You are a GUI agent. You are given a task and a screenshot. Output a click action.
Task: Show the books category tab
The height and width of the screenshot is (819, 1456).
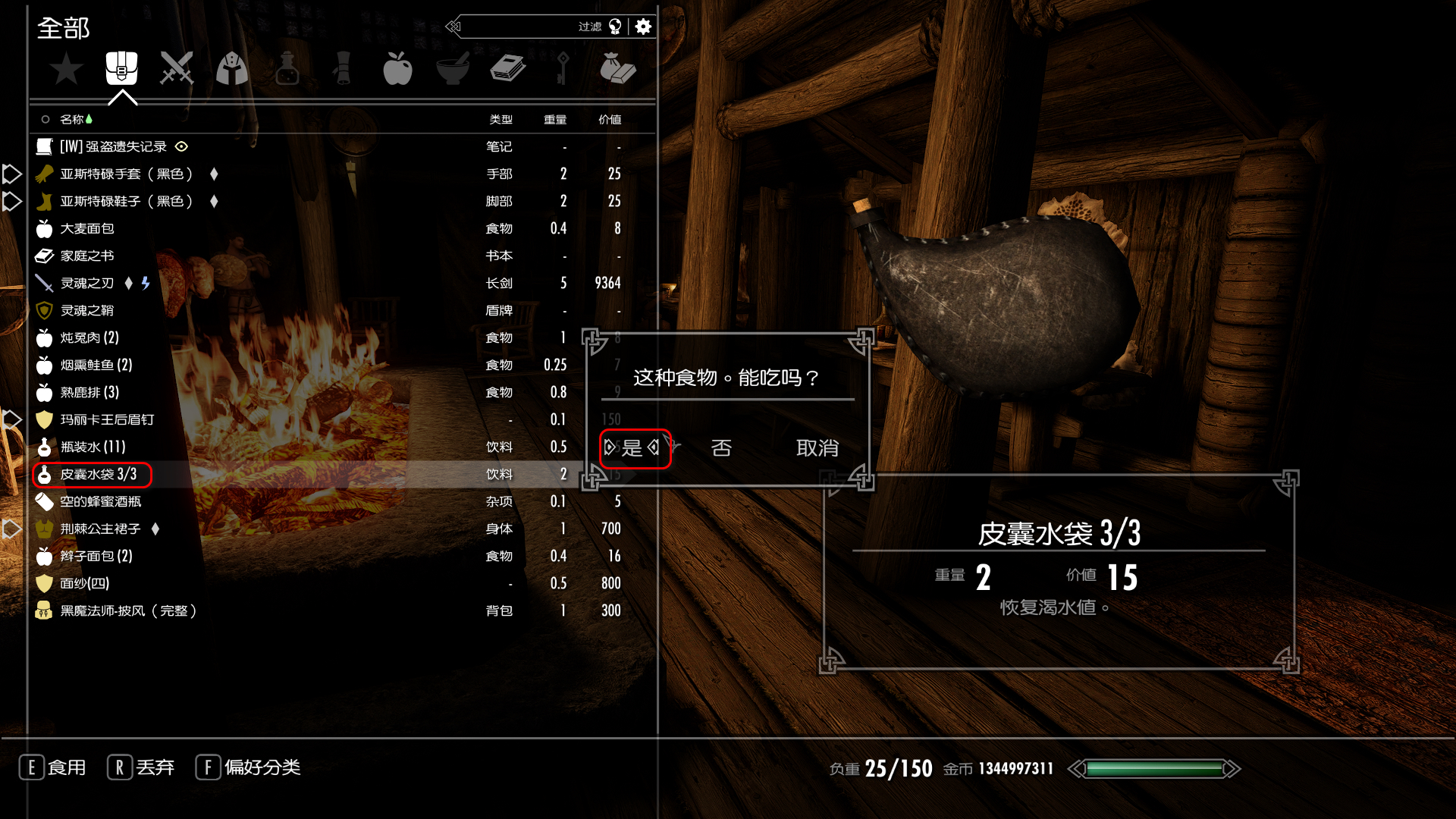[507, 69]
